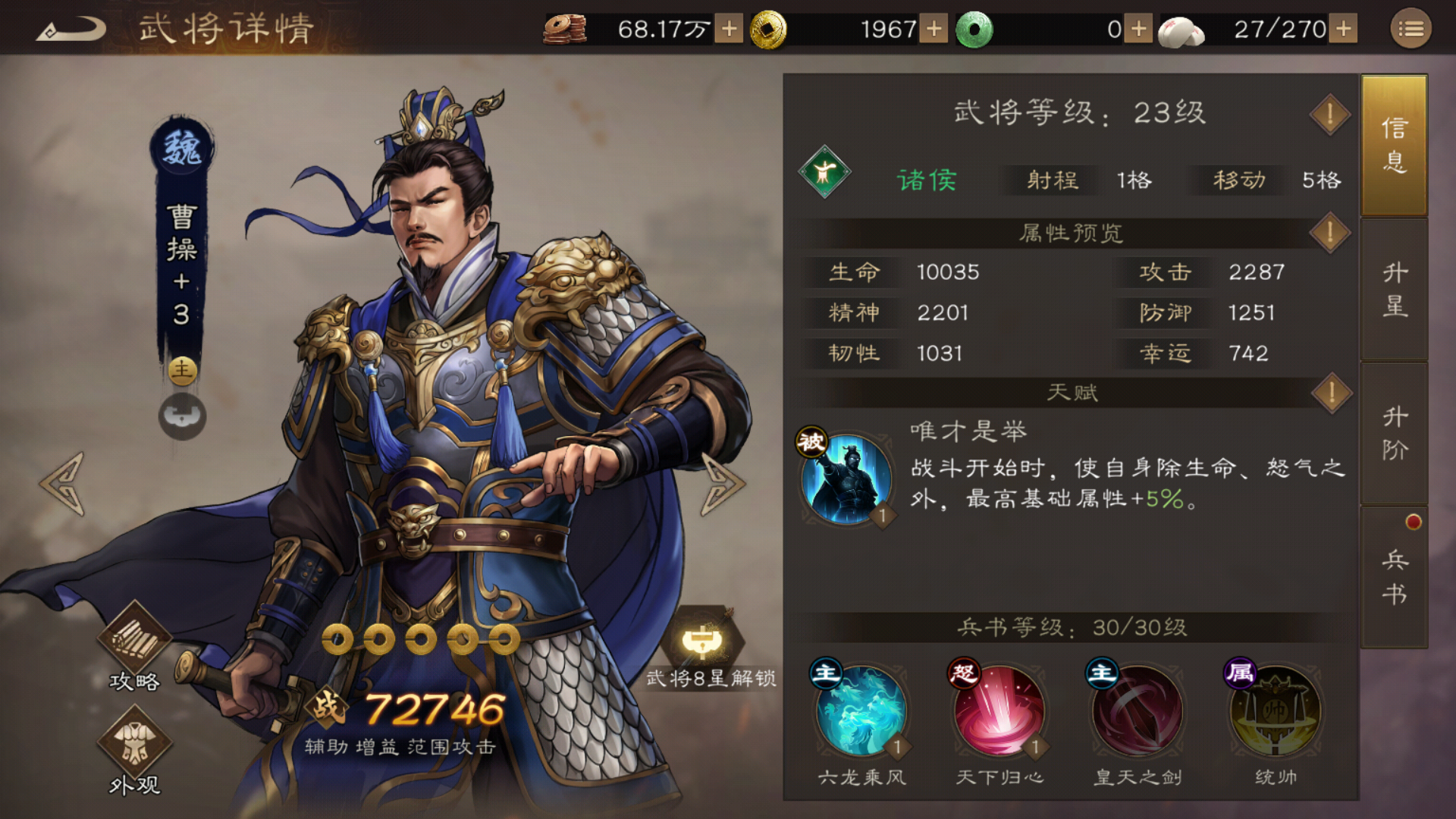Select the 皇天之剑 skill icon
This screenshot has width=1456, height=819.
pyautogui.click(x=1137, y=711)
